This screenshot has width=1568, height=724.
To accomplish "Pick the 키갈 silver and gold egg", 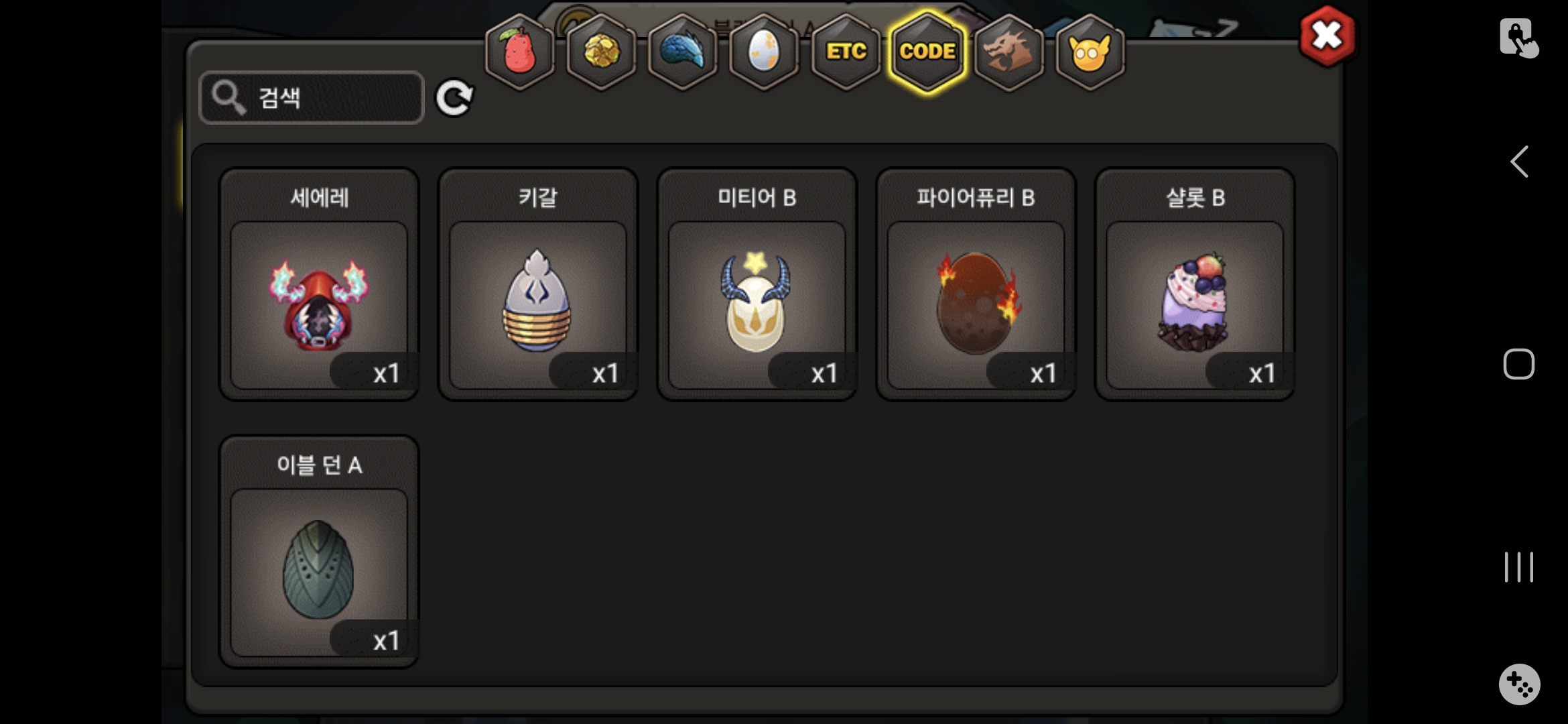I will [x=537, y=304].
